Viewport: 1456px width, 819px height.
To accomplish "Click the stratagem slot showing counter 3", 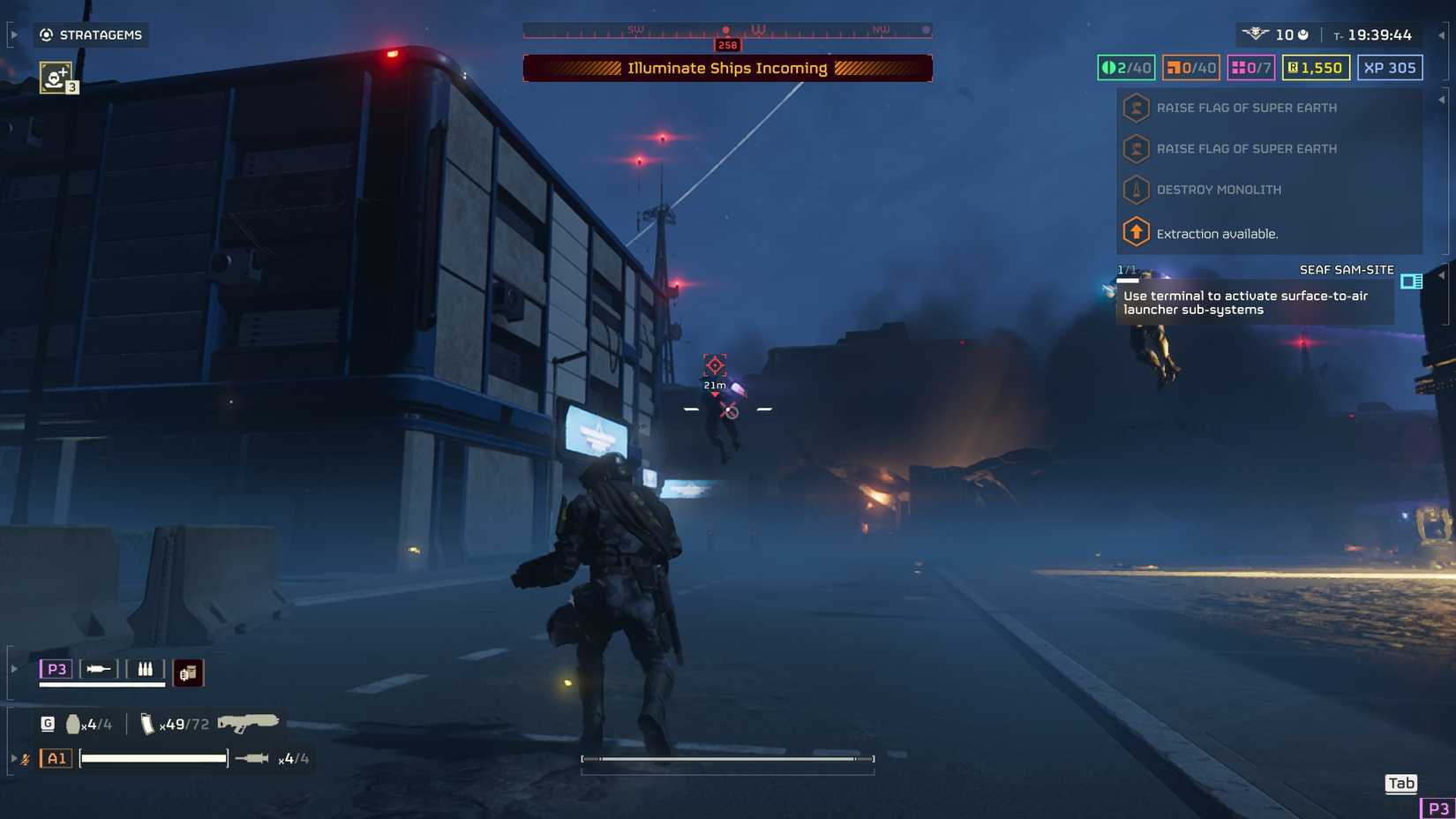I will (x=56, y=78).
